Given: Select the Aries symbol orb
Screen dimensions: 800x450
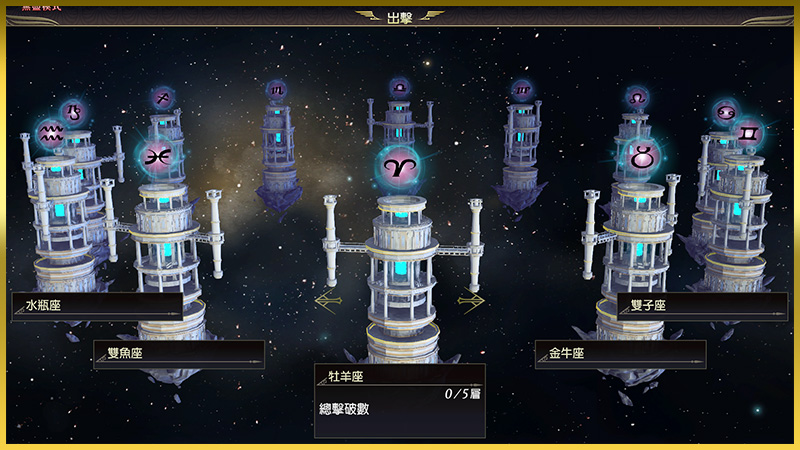Looking at the screenshot, I should 400,166.
